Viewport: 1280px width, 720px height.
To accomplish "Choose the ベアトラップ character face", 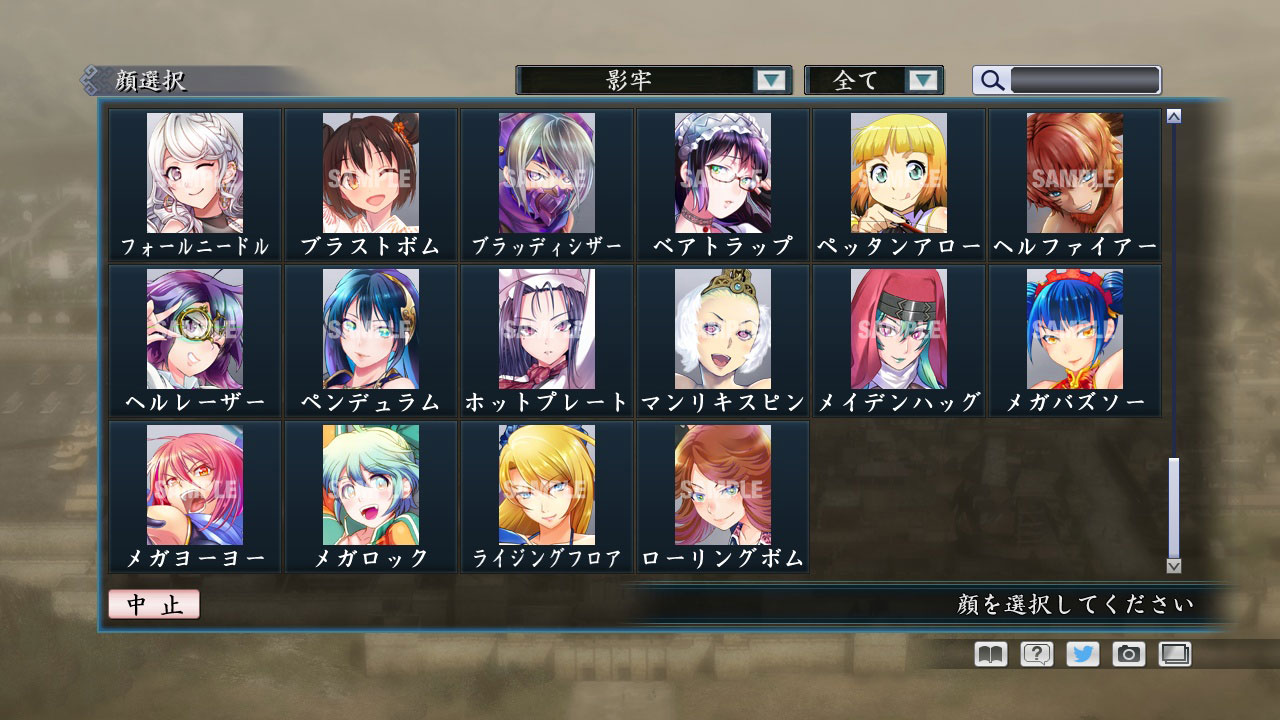I will [722, 175].
